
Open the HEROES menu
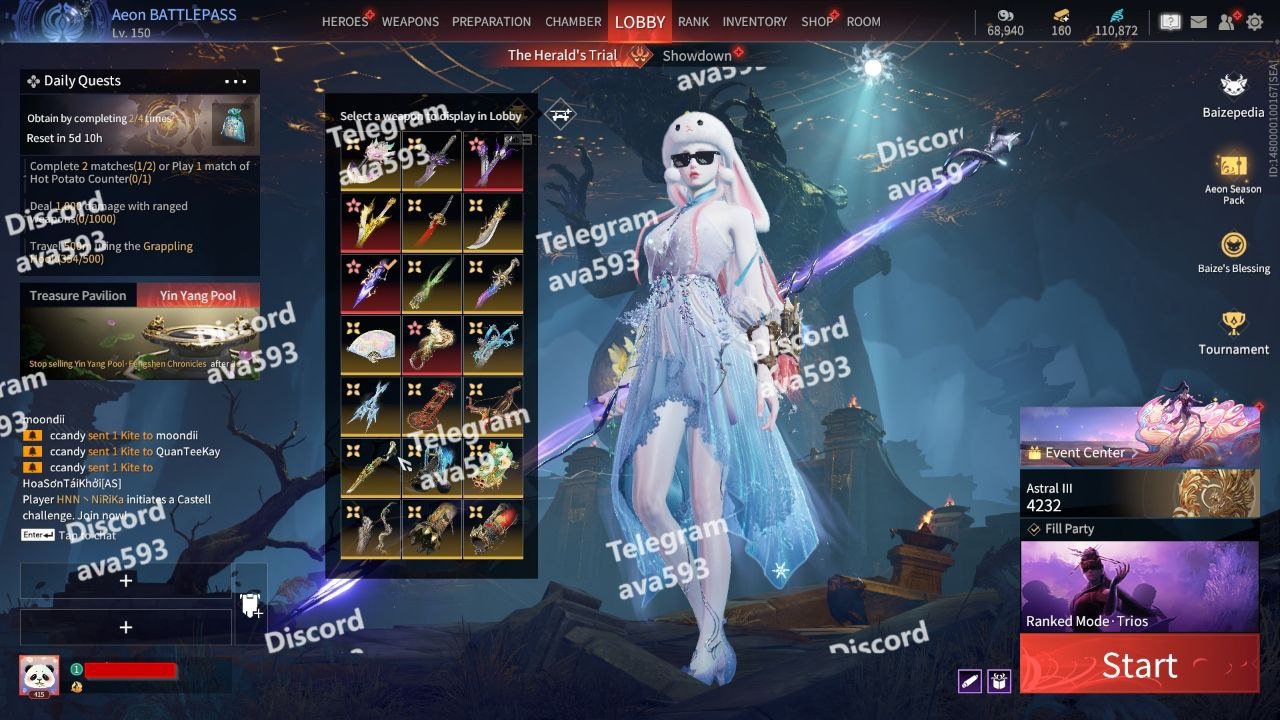(345, 21)
